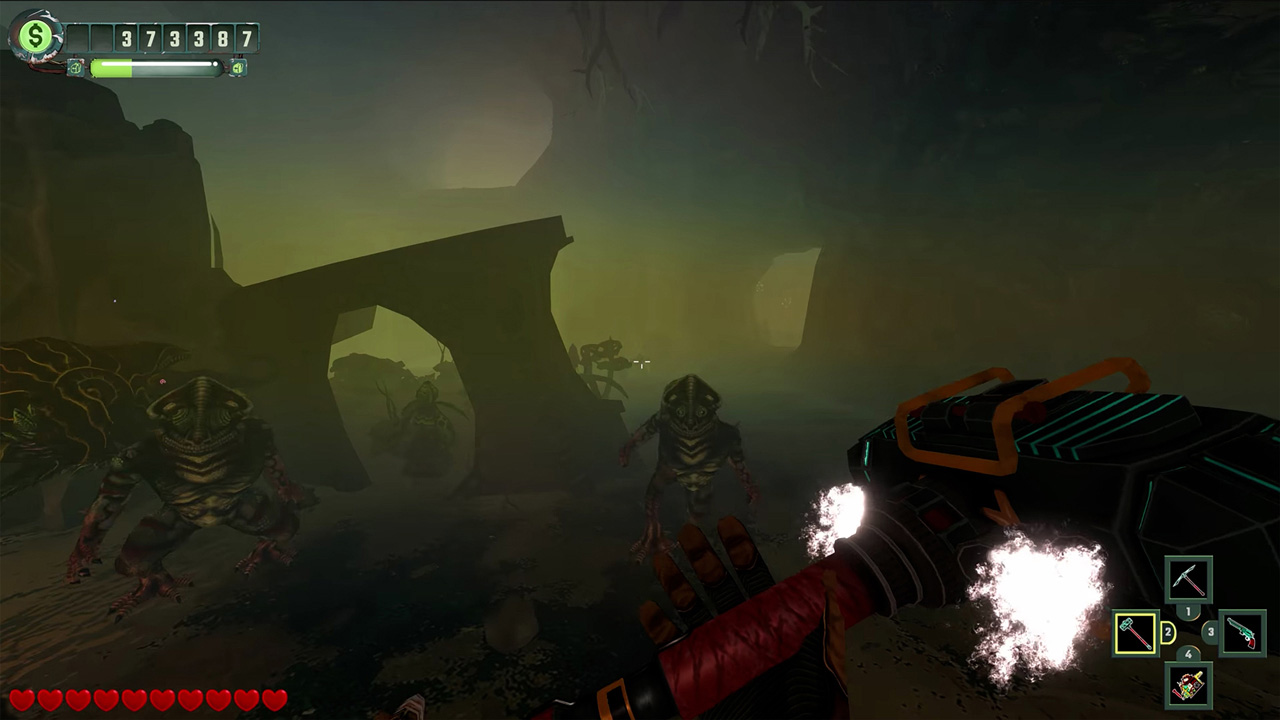Click the digit 7 at the counter's end
This screenshot has width=1280, height=720.
pos(246,37)
